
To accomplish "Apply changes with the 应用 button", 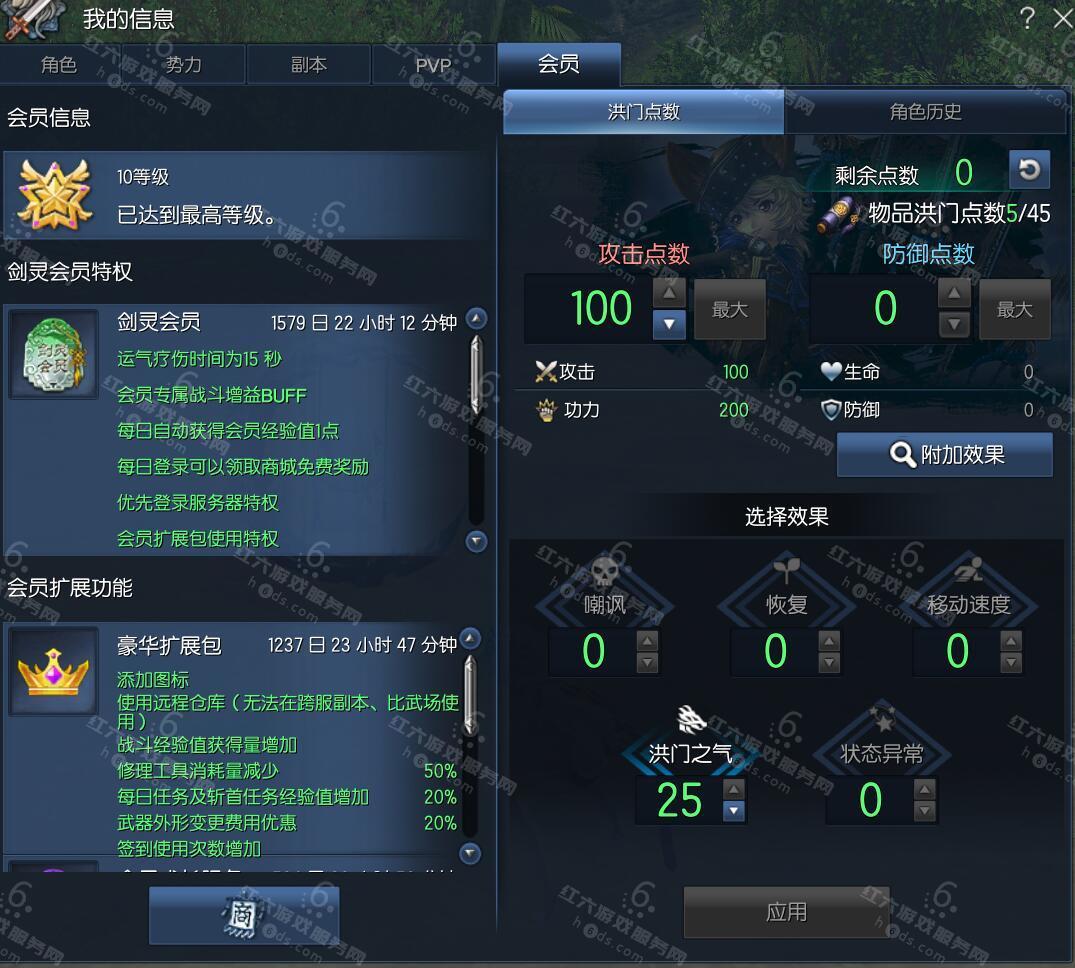I will pyautogui.click(x=786, y=912).
